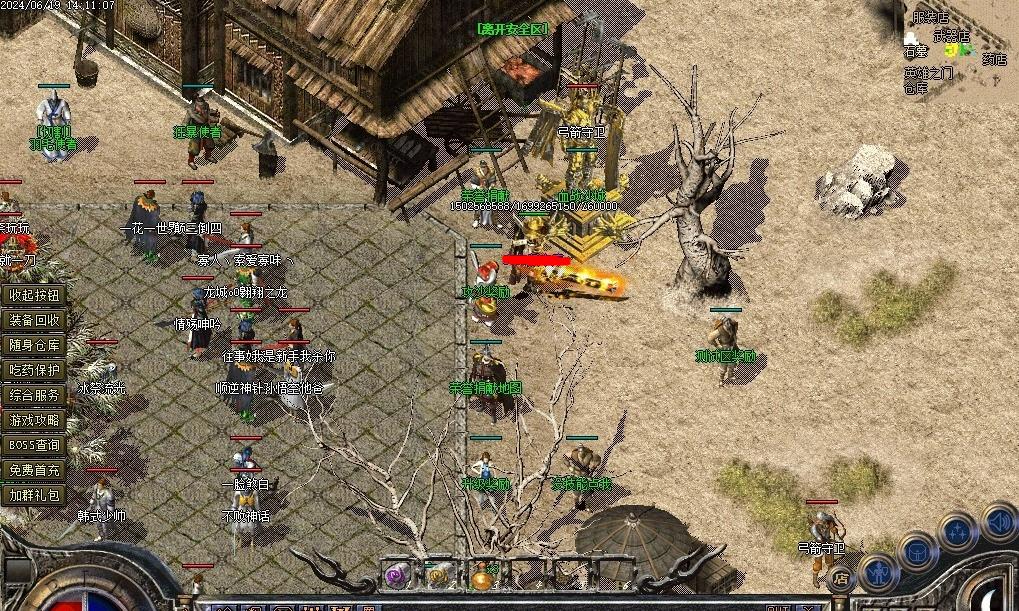Open the shop via the 店 button

(841, 577)
